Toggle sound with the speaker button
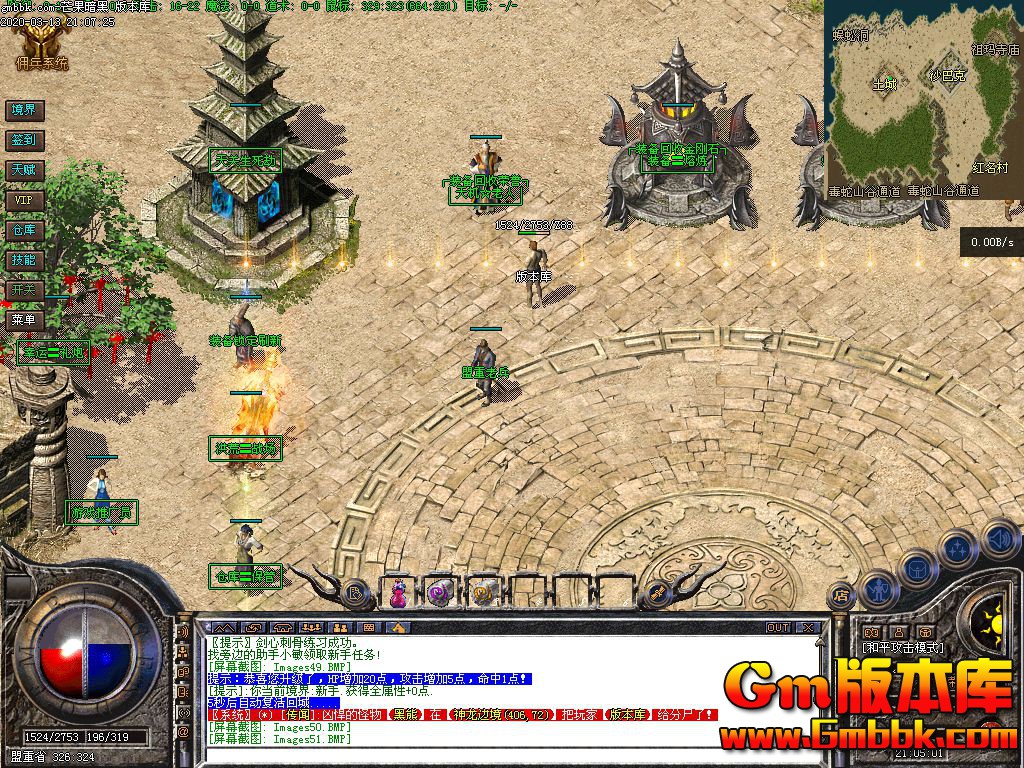 click(x=998, y=541)
